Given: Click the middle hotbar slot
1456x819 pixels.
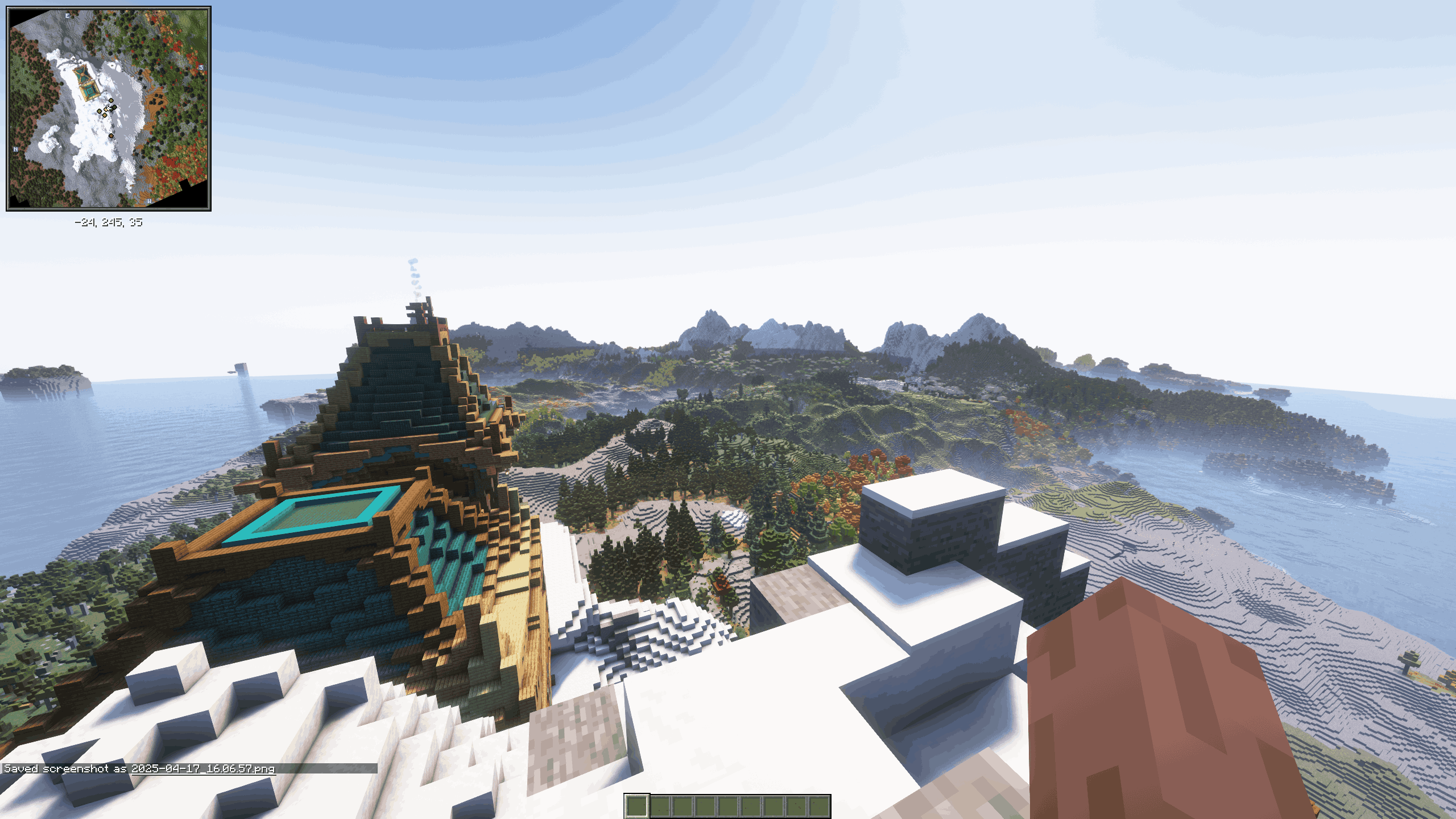Looking at the screenshot, I should (727, 806).
